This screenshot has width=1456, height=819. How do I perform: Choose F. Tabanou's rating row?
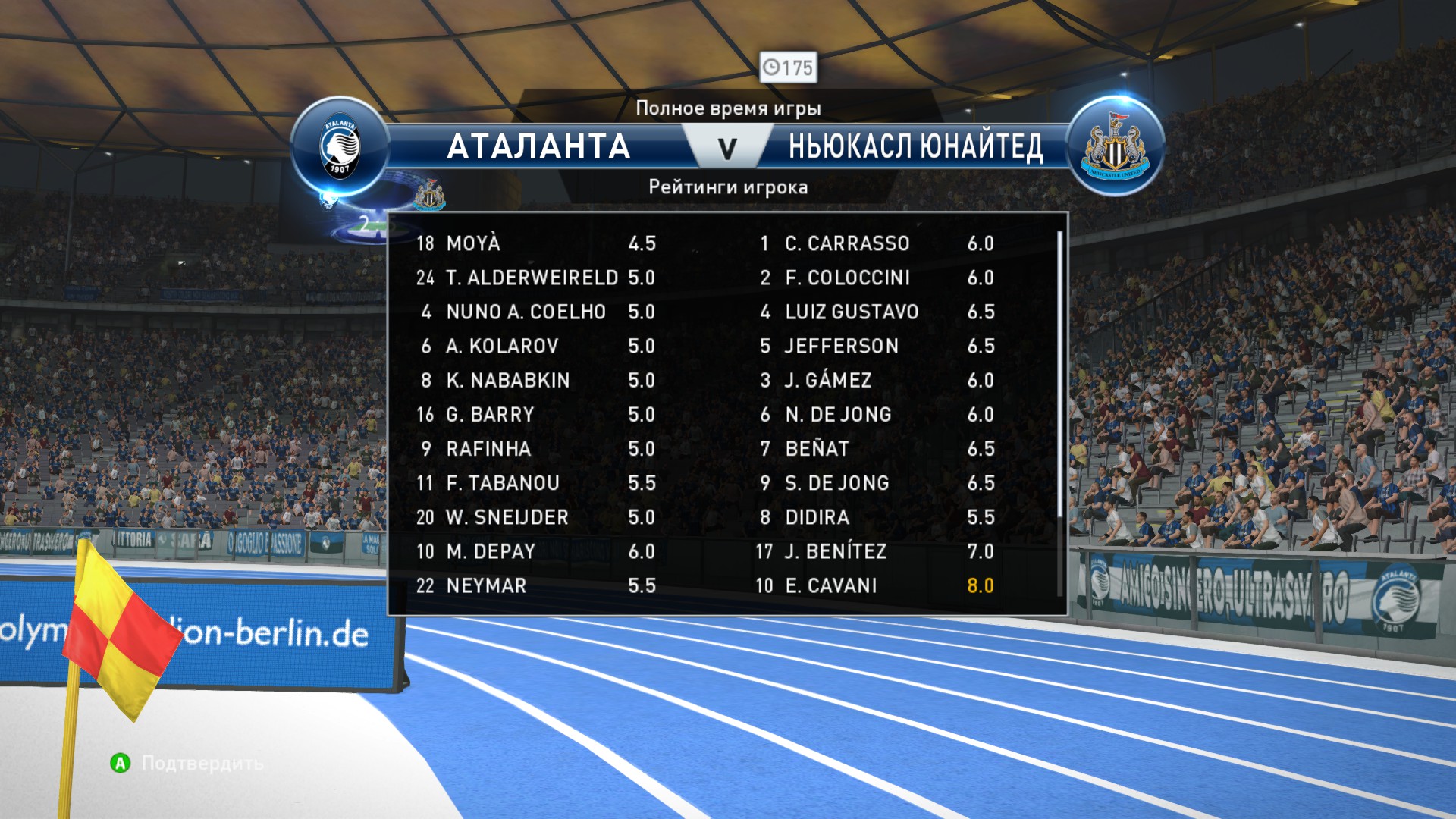[x=535, y=483]
